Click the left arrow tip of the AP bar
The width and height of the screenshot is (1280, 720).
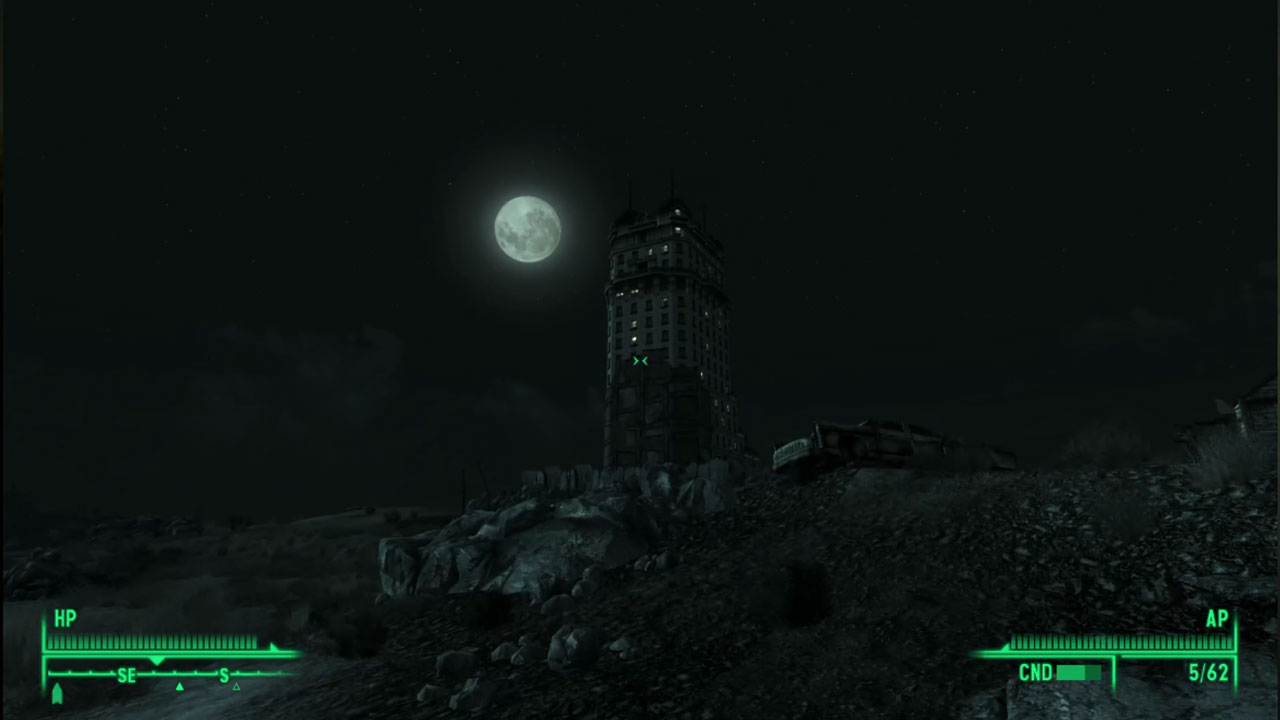1006,648
